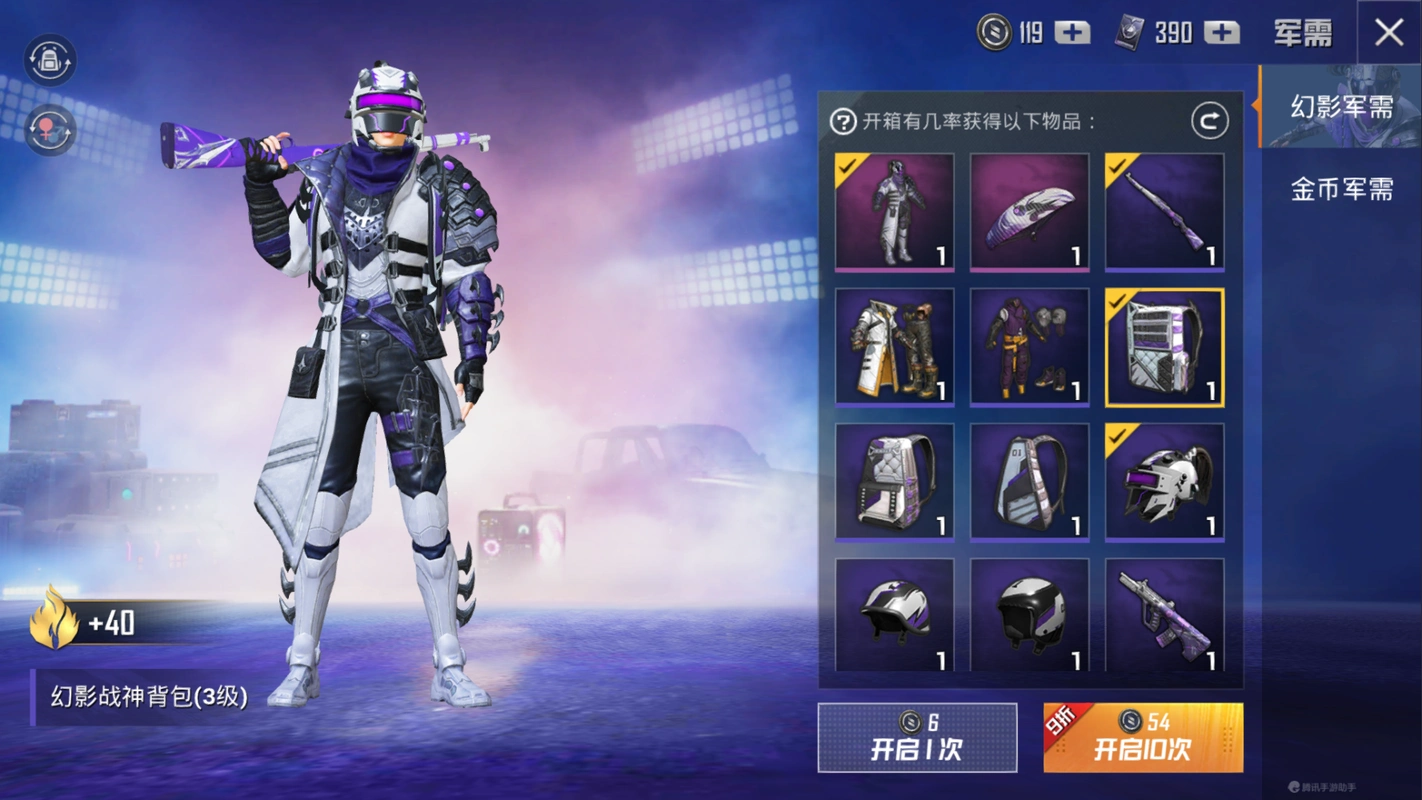Select the purple visor helmet item
Viewport: 1422px width, 800px height.
click(x=1164, y=482)
